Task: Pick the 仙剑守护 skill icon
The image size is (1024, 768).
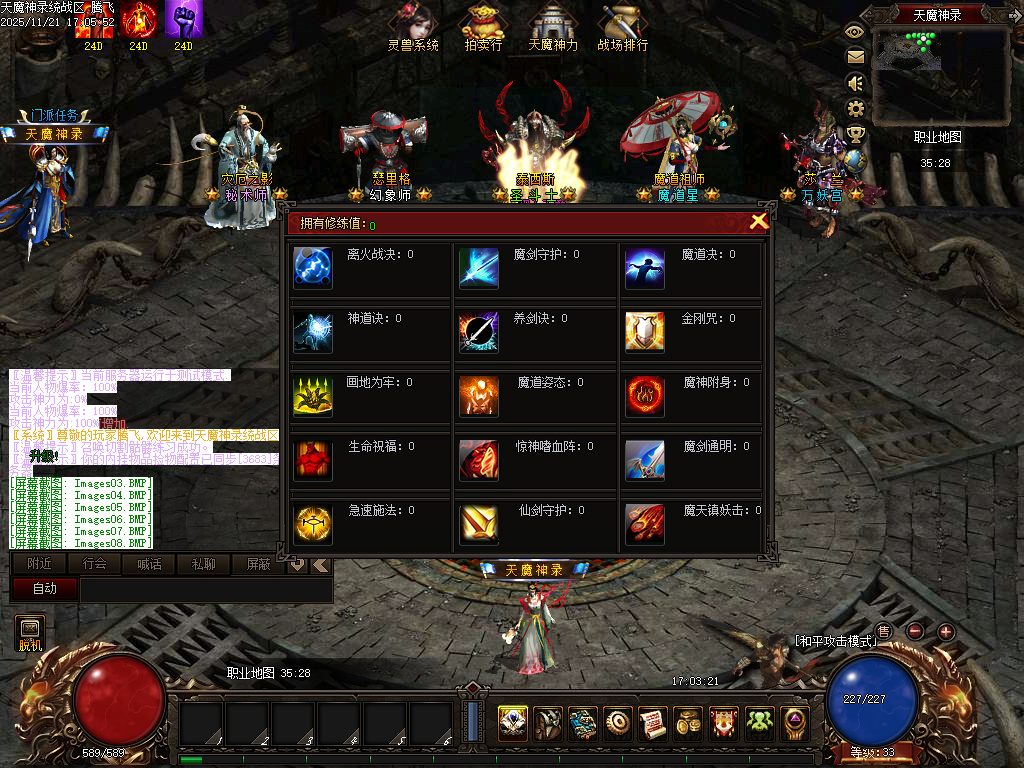Action: point(478,524)
